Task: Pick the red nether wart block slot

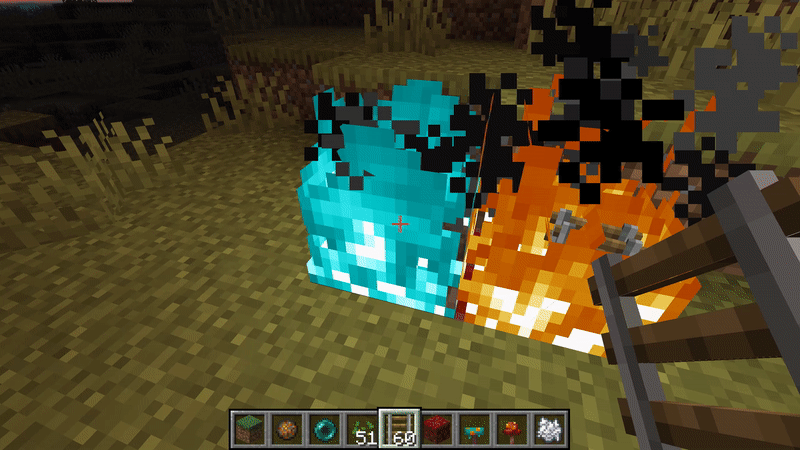Action: tap(434, 428)
